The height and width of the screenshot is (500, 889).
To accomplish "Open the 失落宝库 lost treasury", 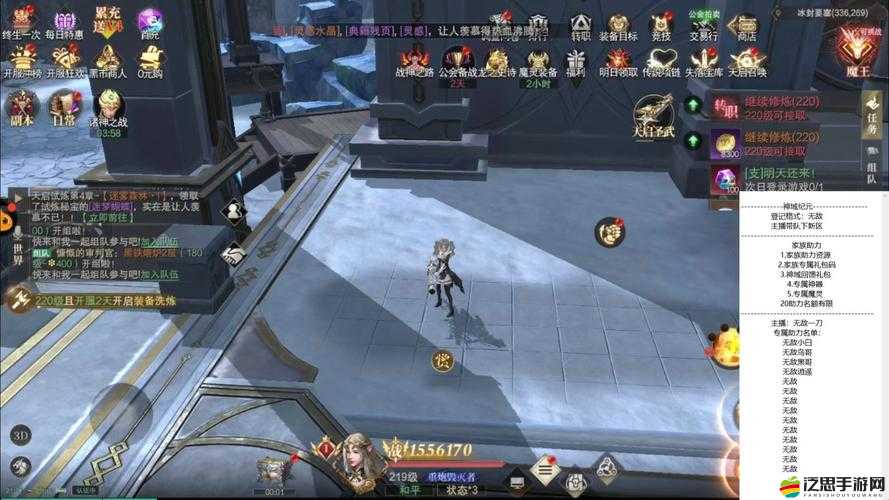I will (702, 60).
